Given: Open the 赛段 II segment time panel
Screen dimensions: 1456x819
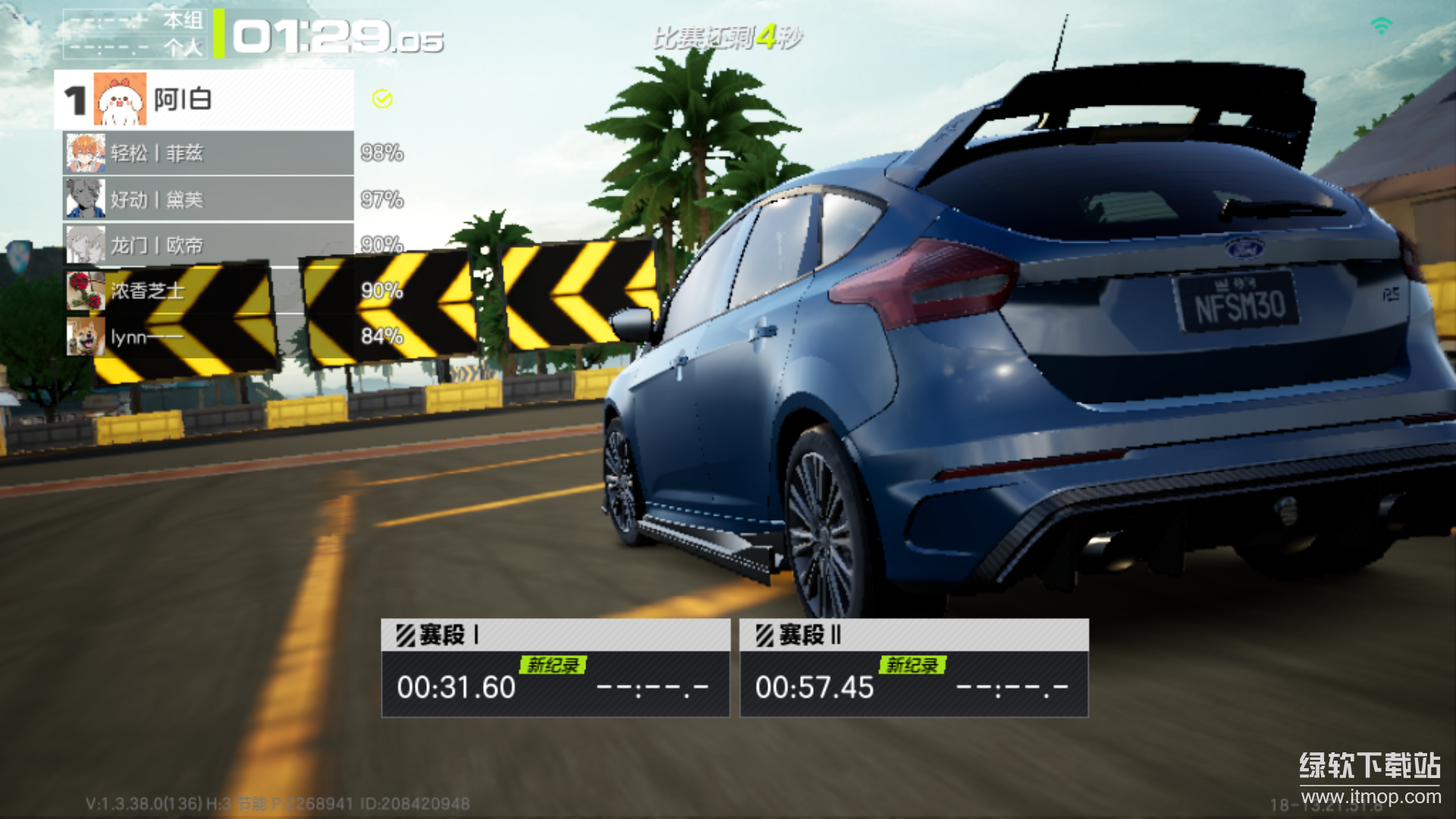Looking at the screenshot, I should tap(914, 668).
